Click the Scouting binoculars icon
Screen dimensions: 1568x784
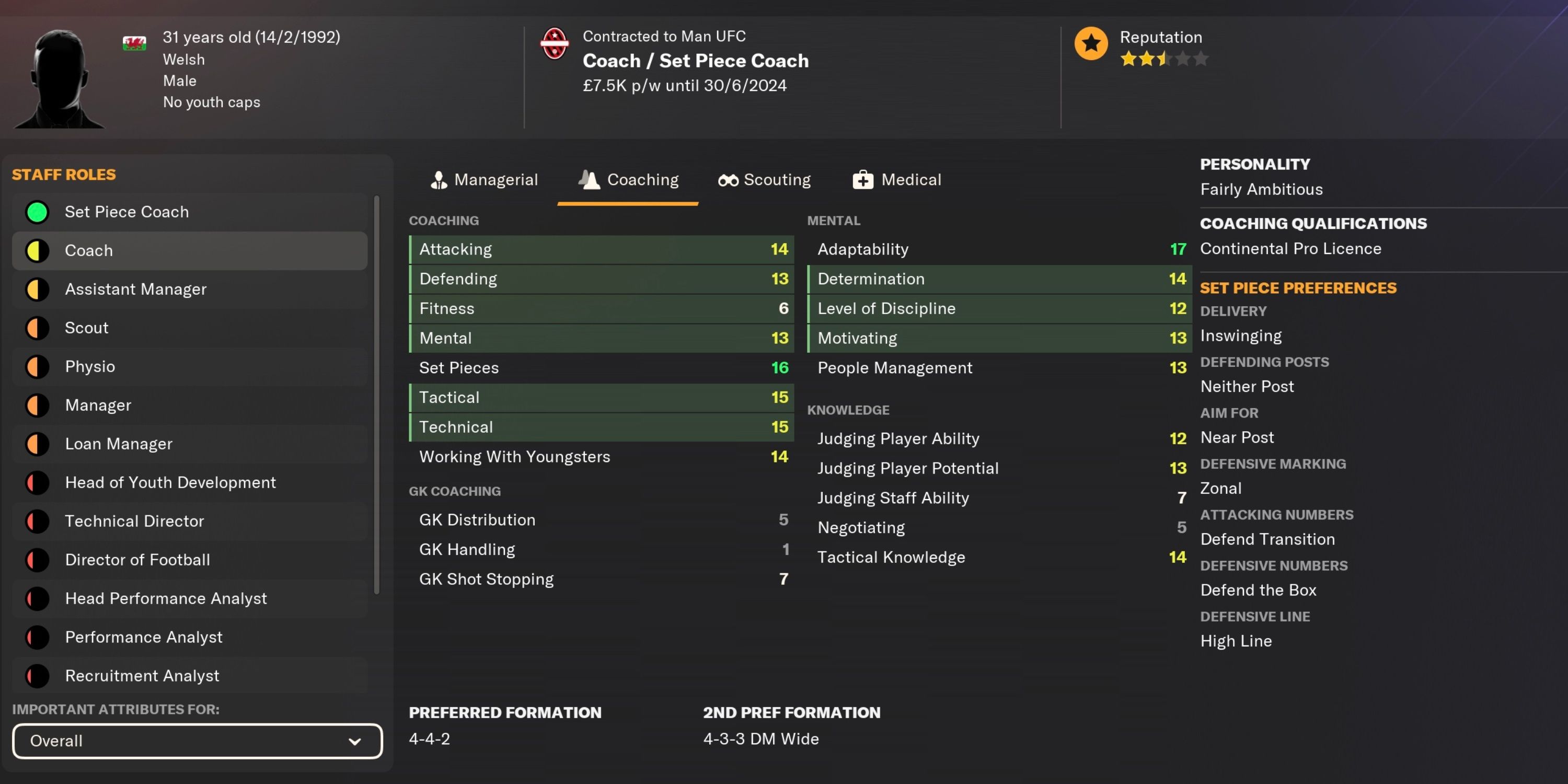tap(728, 180)
